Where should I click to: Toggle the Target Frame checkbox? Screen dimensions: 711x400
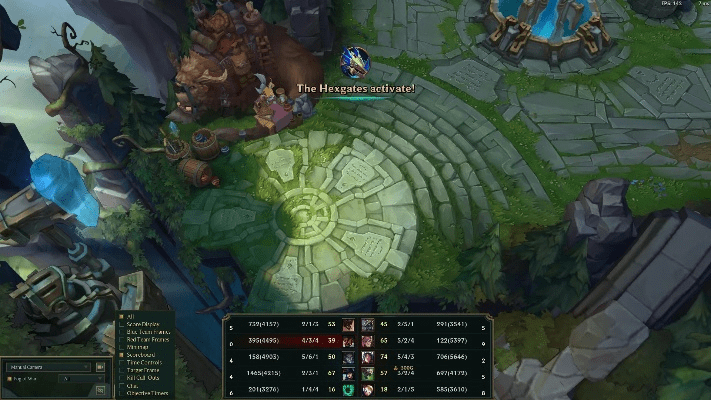tap(121, 369)
